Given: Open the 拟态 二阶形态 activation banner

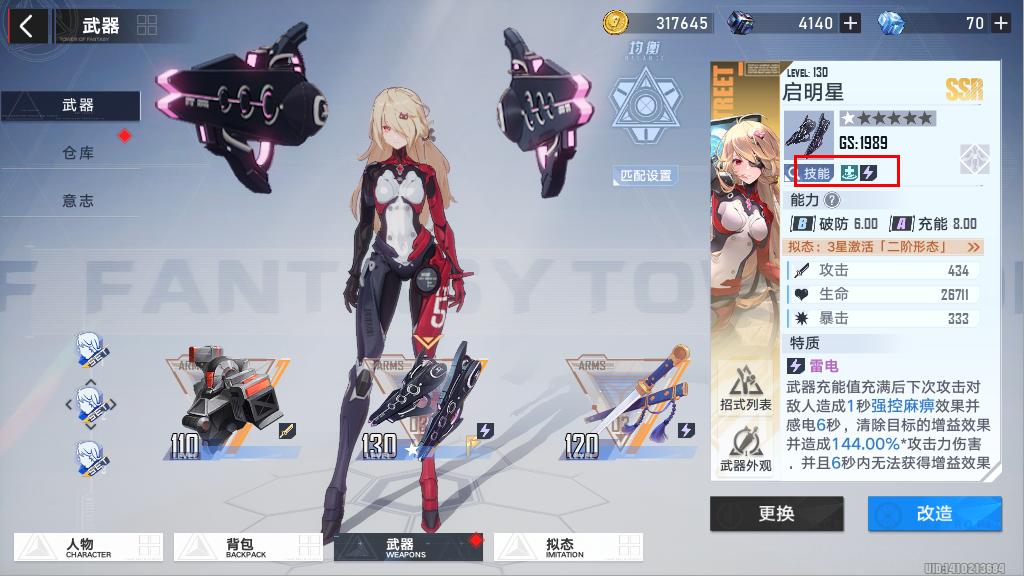Looking at the screenshot, I should [885, 246].
